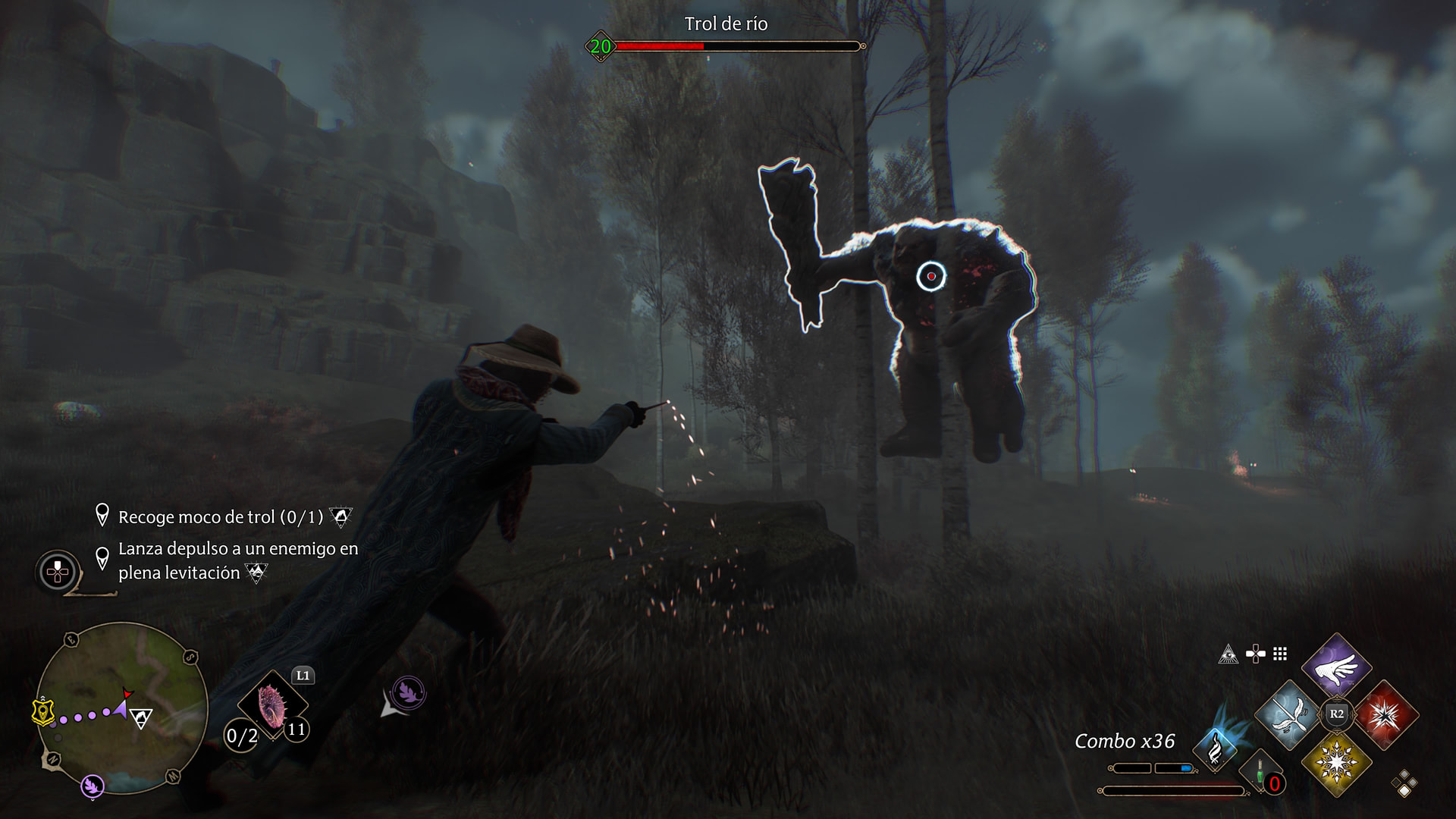The height and width of the screenshot is (819, 1456).
Task: Open the circular minimap
Action: point(121,708)
